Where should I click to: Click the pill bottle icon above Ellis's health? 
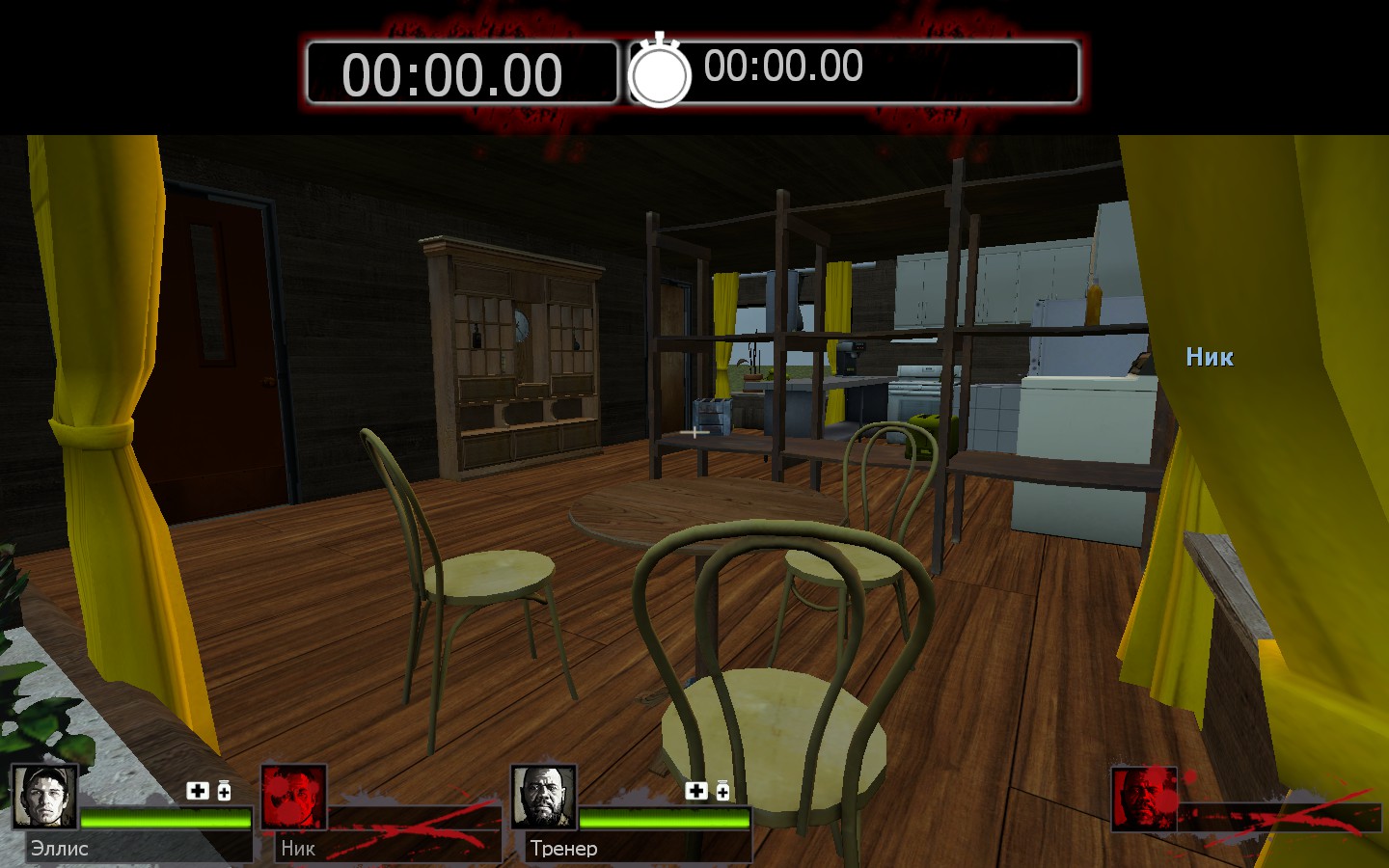click(x=224, y=791)
